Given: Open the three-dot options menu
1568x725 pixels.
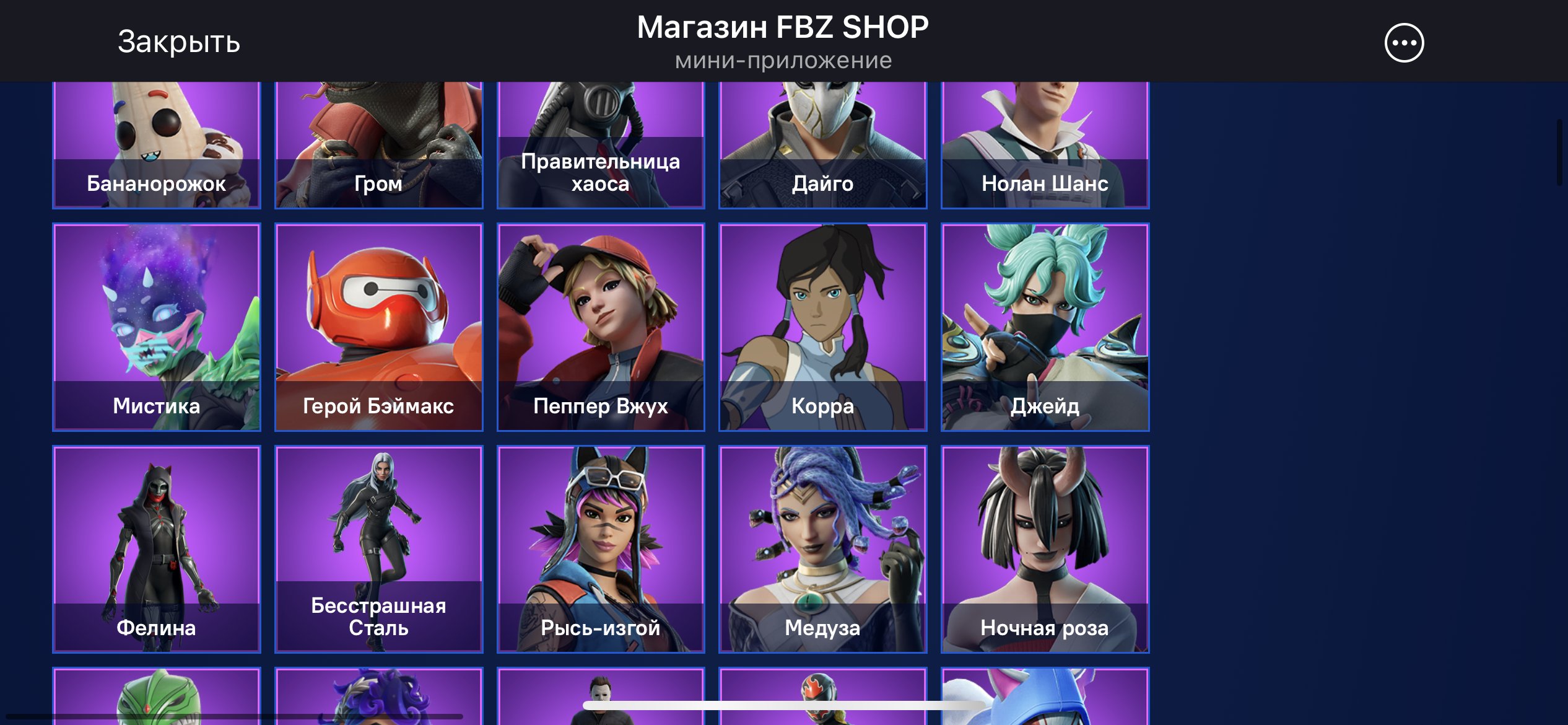Looking at the screenshot, I should tap(1404, 42).
